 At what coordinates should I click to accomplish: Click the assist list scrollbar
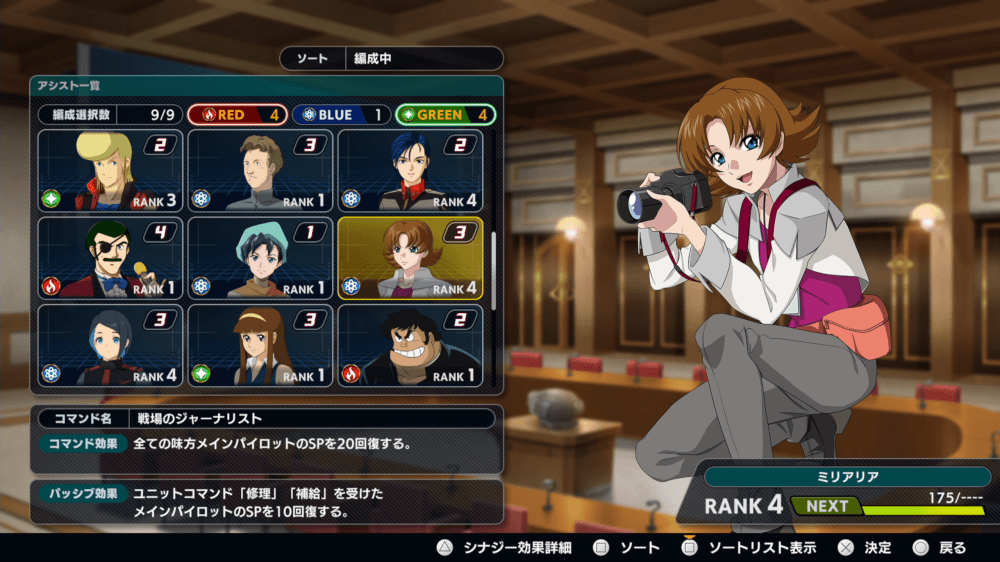tap(492, 270)
